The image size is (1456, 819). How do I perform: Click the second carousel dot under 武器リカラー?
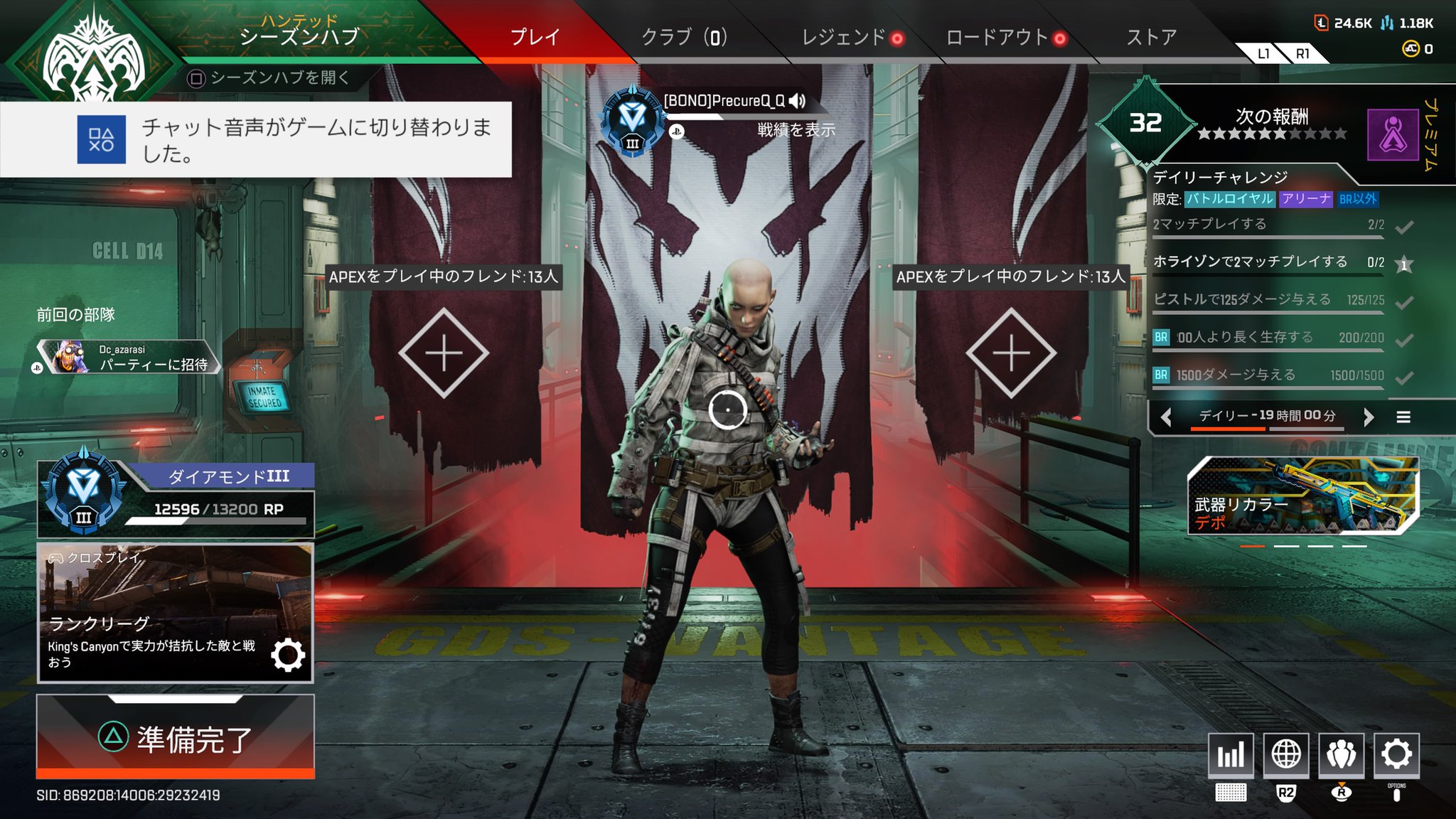click(x=1286, y=546)
